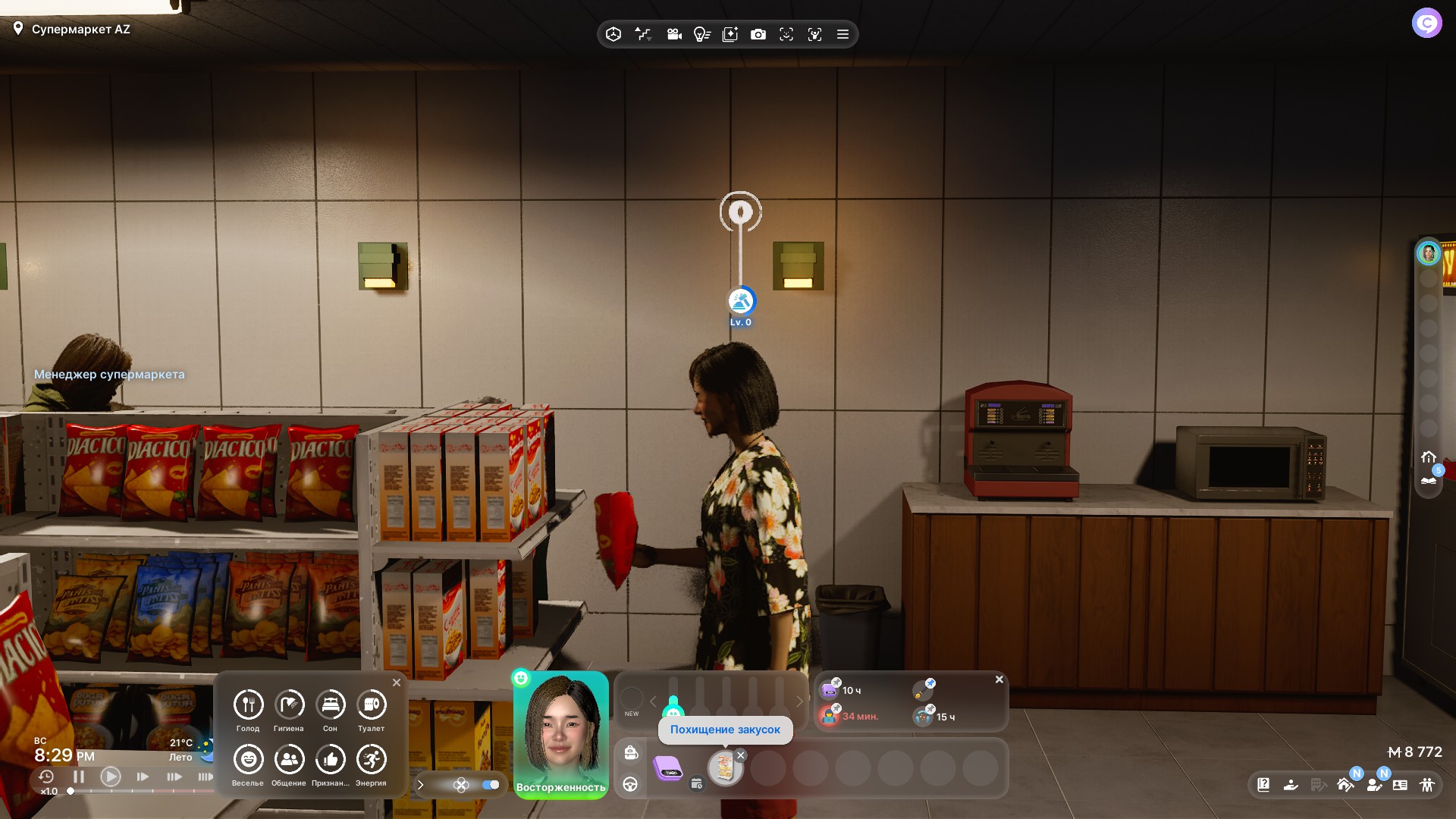Select the family member portrait on sidebar

pos(1429,253)
